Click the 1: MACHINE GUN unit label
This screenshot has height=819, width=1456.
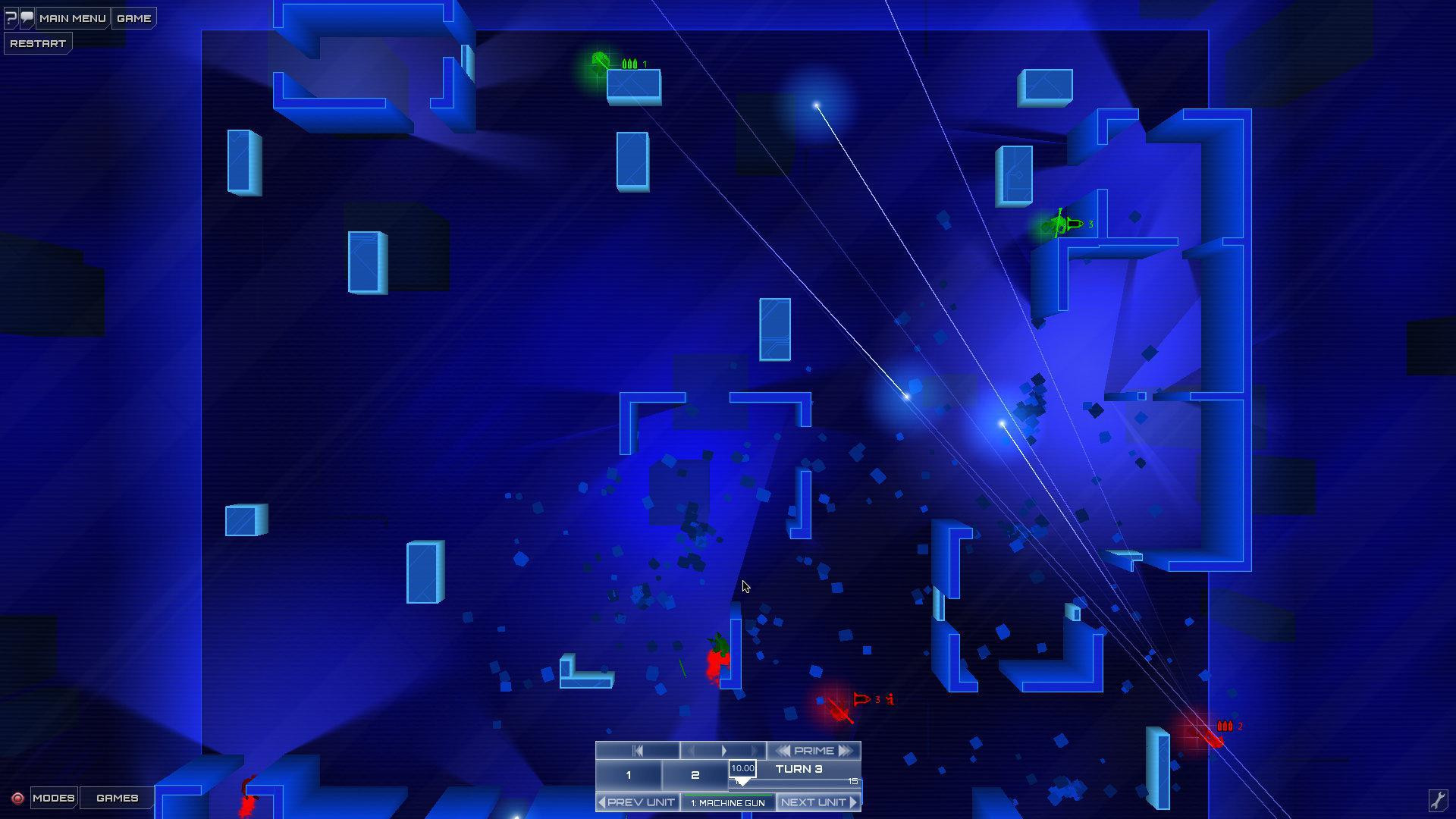[x=729, y=802]
